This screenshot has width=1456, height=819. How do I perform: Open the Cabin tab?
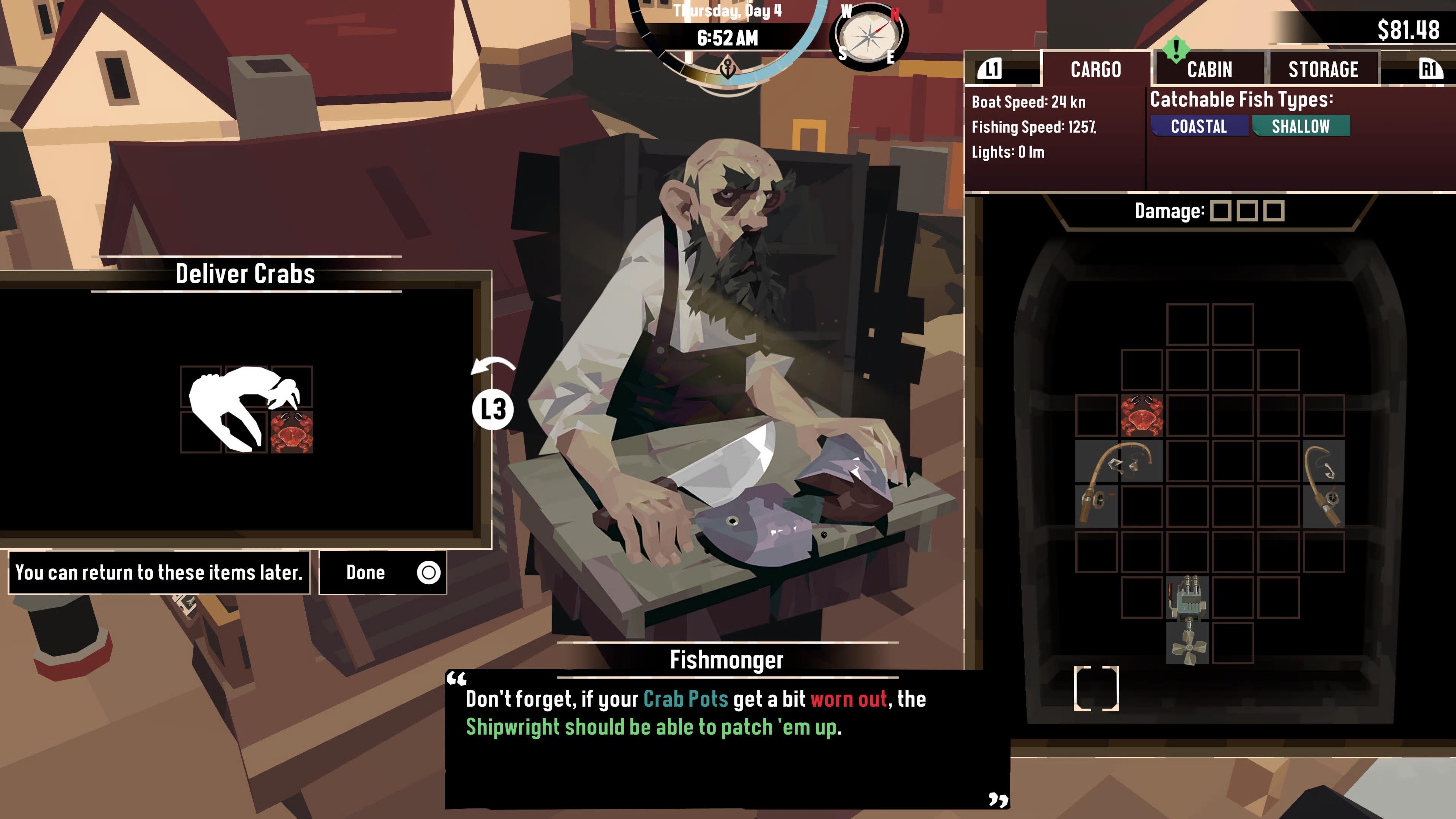(x=1209, y=69)
